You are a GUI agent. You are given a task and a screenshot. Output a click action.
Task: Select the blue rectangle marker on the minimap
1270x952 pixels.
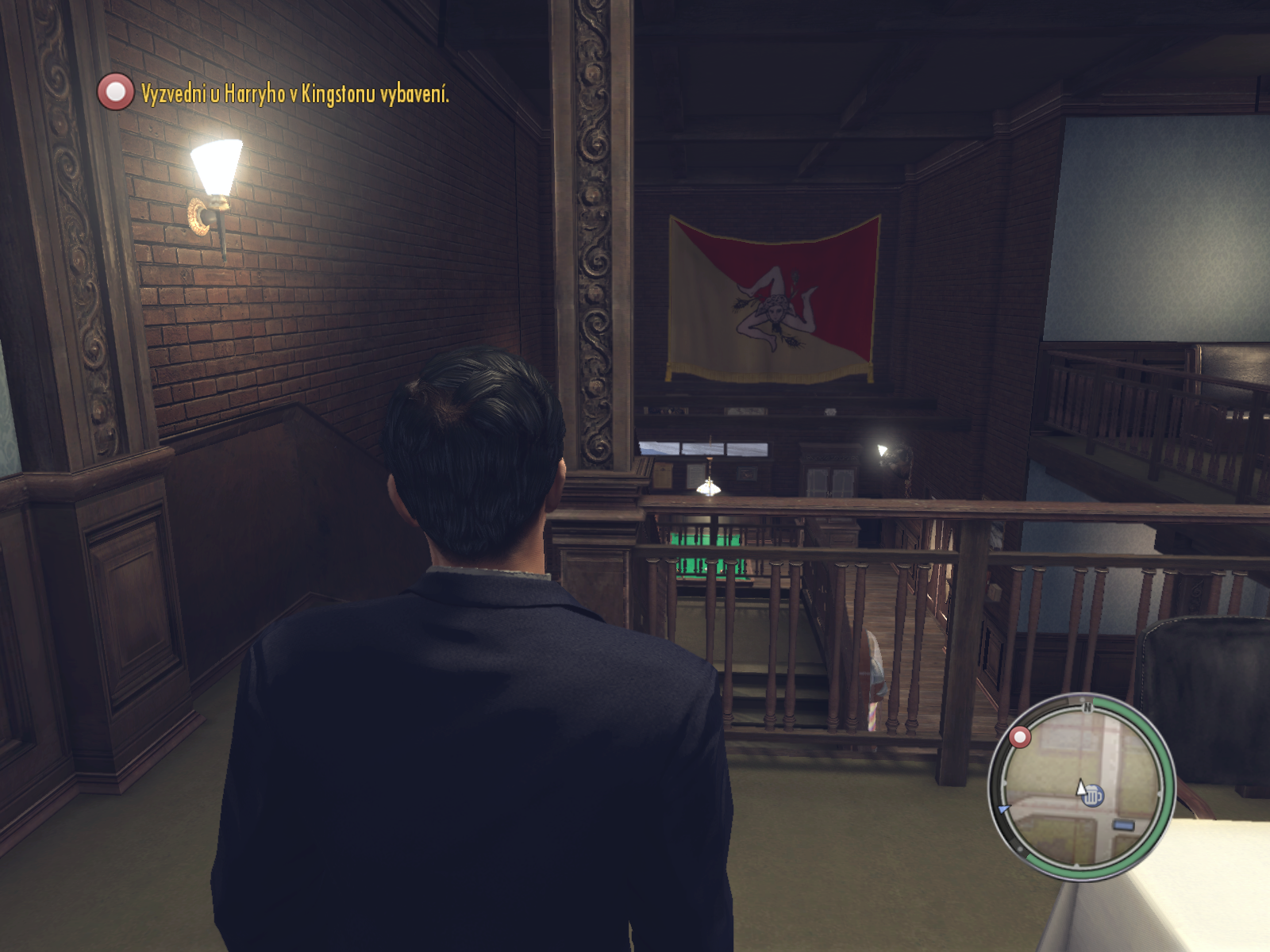click(x=1124, y=826)
